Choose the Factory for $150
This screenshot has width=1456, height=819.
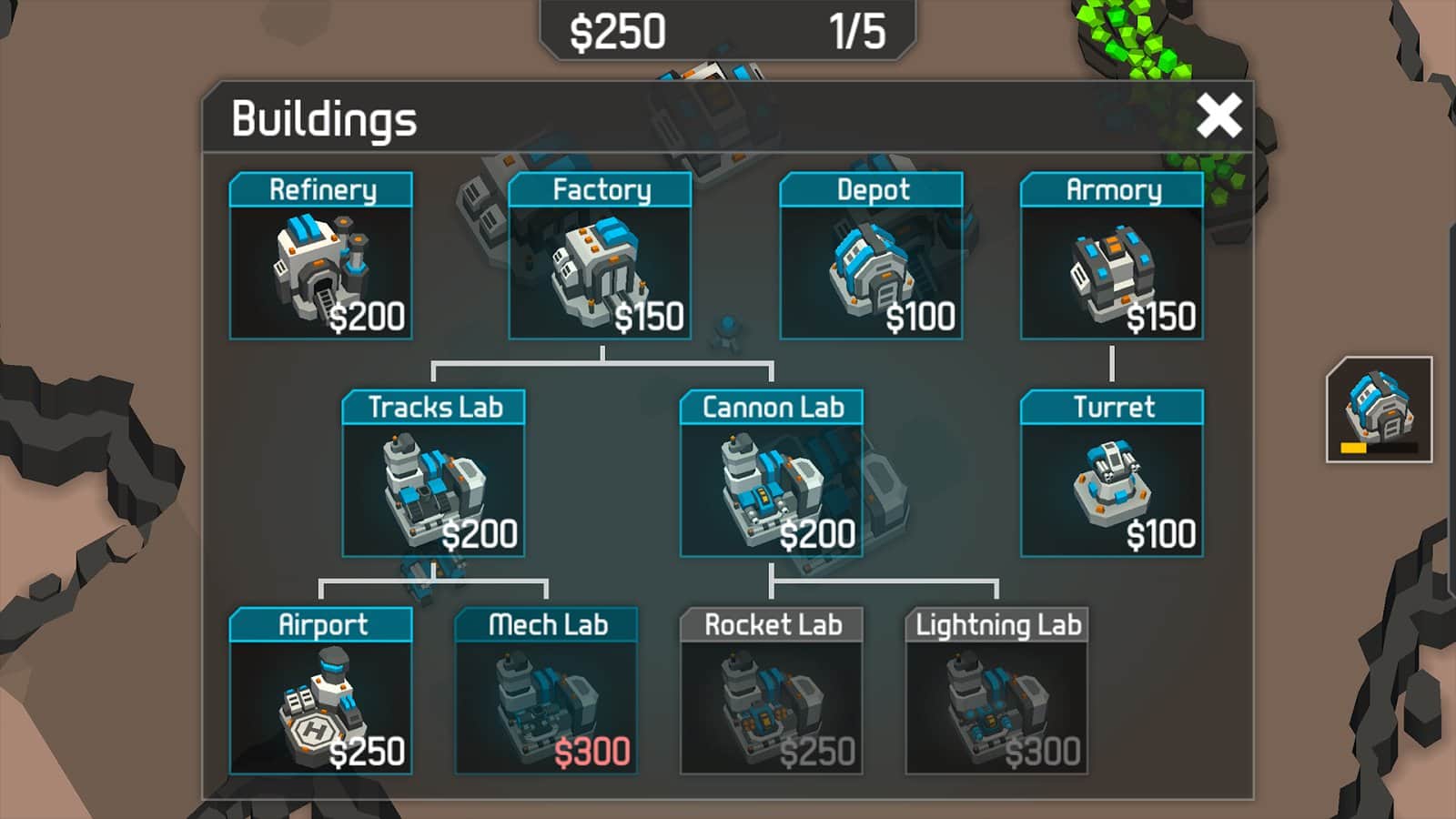(x=600, y=257)
